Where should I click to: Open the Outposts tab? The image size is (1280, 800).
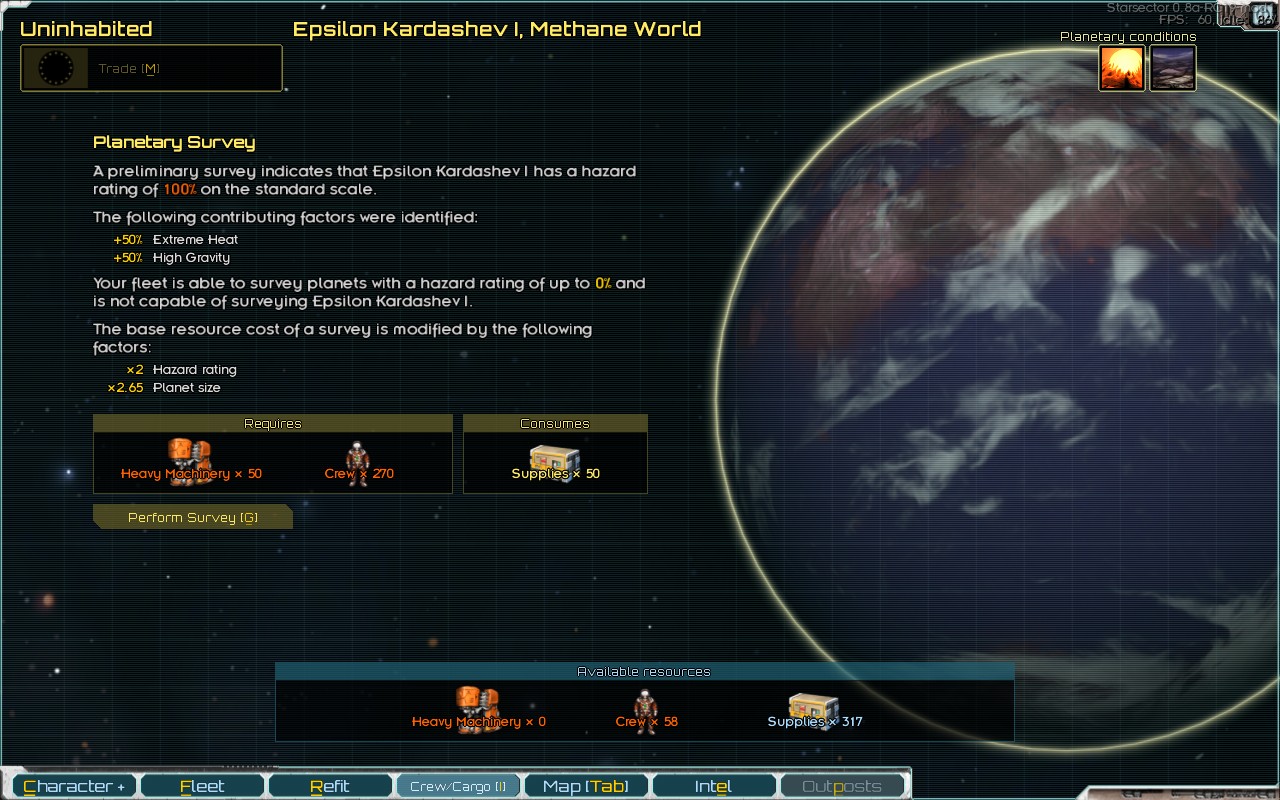(841, 786)
